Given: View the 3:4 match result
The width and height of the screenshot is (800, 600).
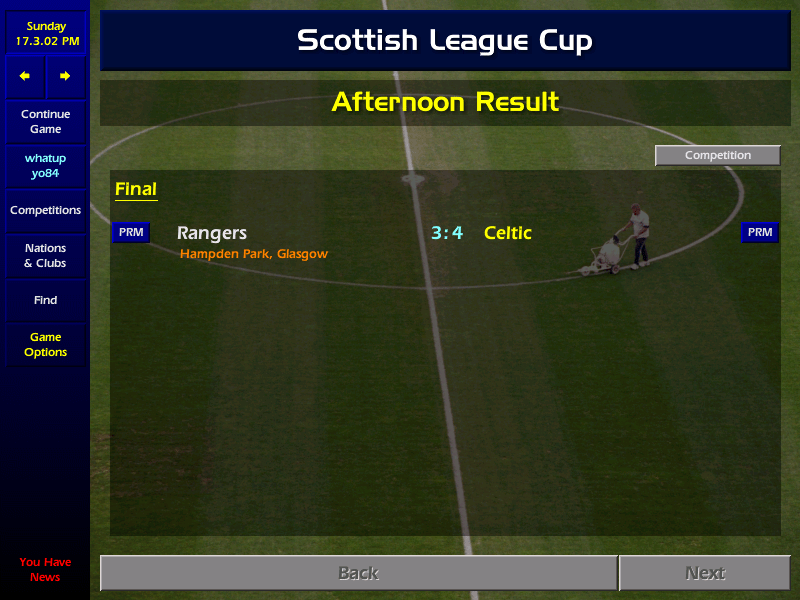Looking at the screenshot, I should (x=447, y=233).
